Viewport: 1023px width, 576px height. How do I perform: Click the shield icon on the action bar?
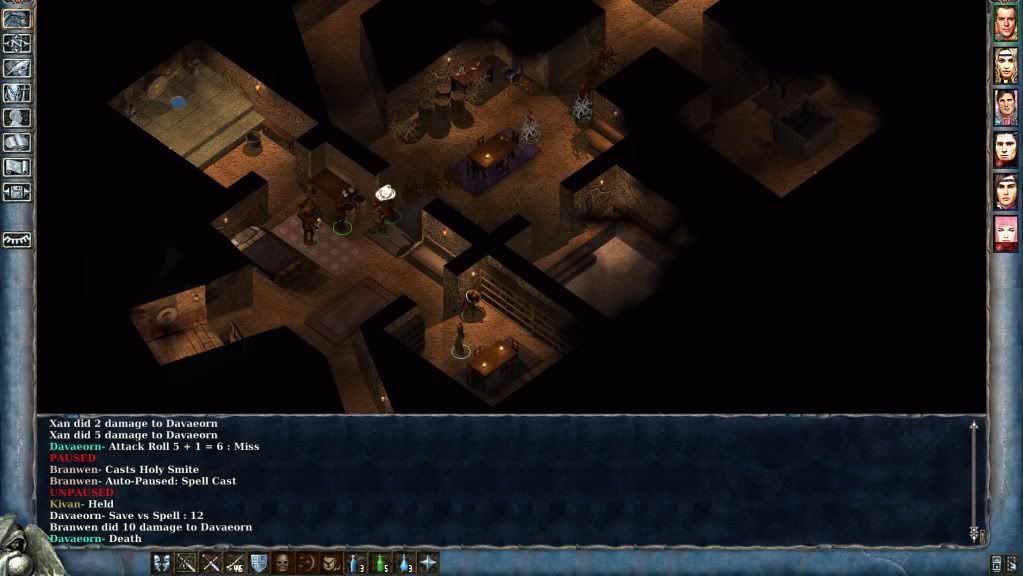click(x=259, y=563)
